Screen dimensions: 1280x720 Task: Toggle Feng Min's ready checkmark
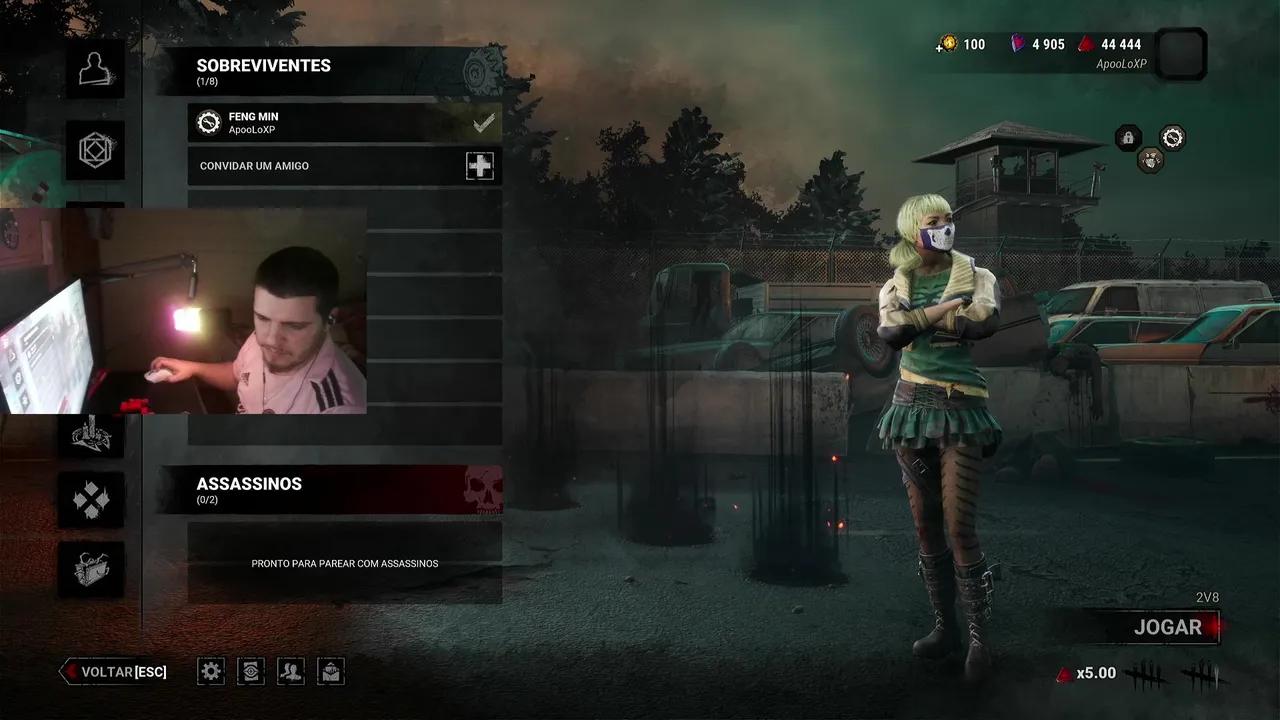(484, 122)
